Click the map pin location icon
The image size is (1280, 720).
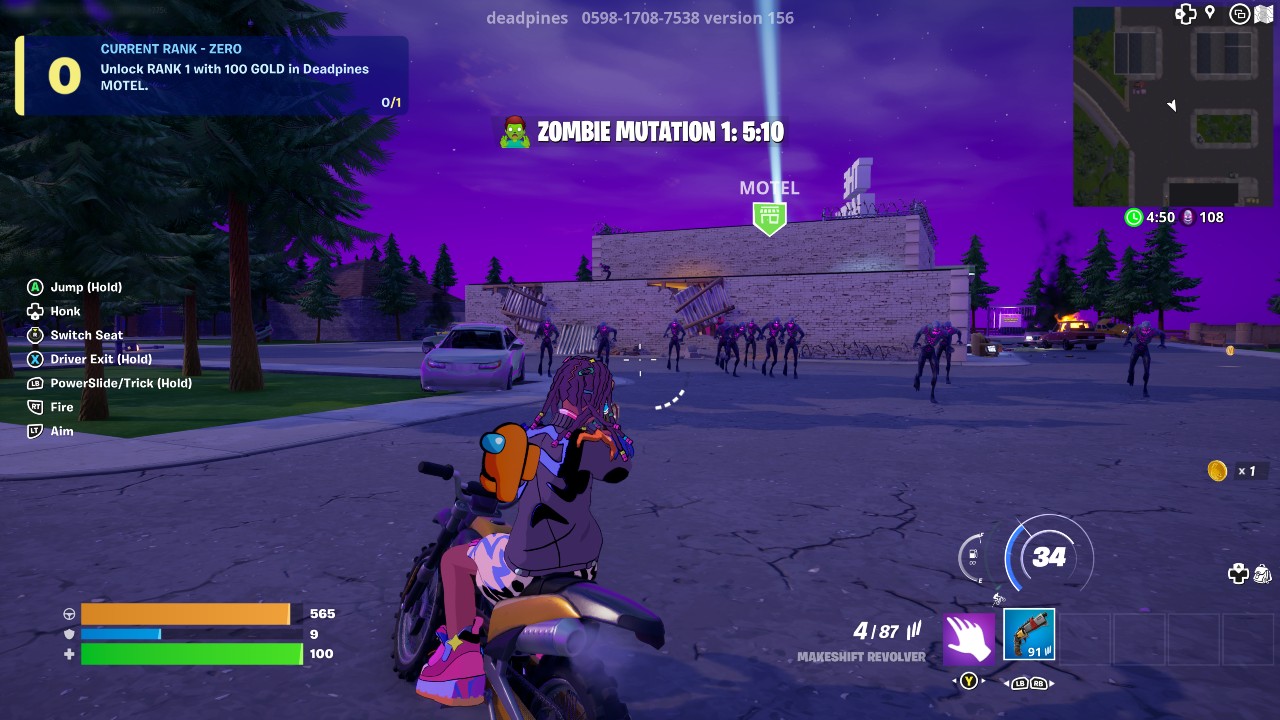click(1210, 13)
